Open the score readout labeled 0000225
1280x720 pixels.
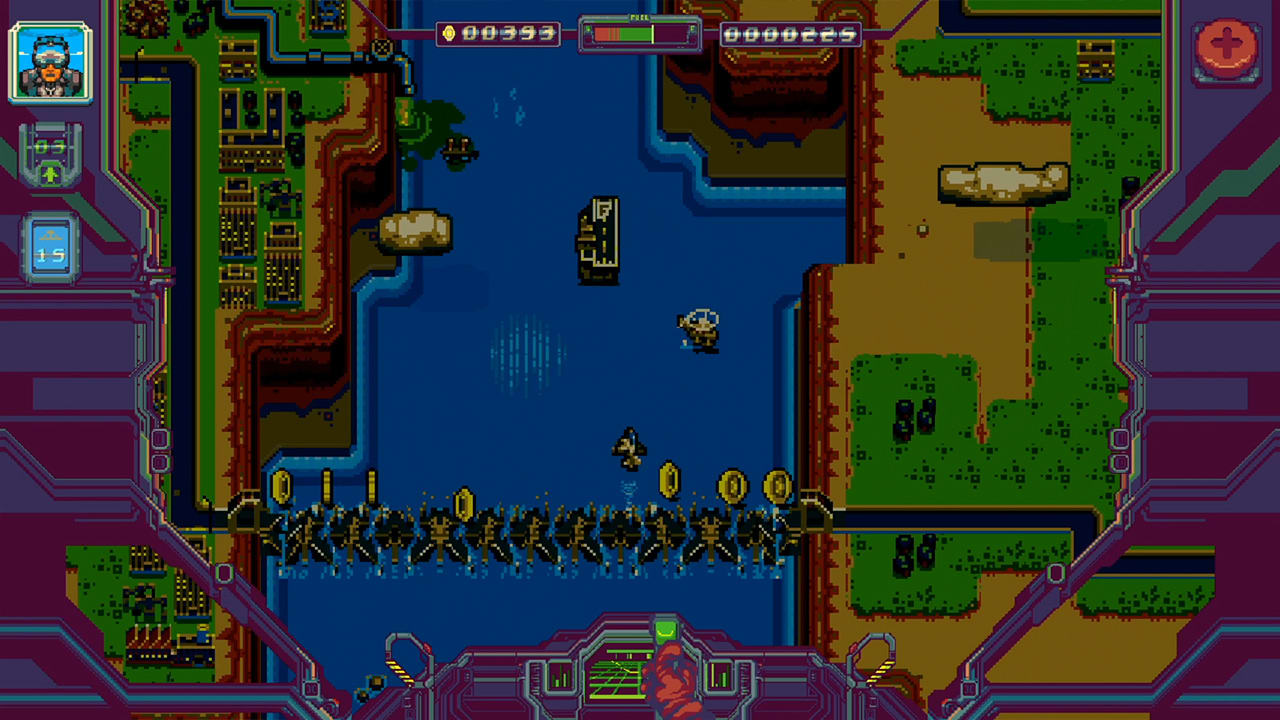(x=790, y=33)
